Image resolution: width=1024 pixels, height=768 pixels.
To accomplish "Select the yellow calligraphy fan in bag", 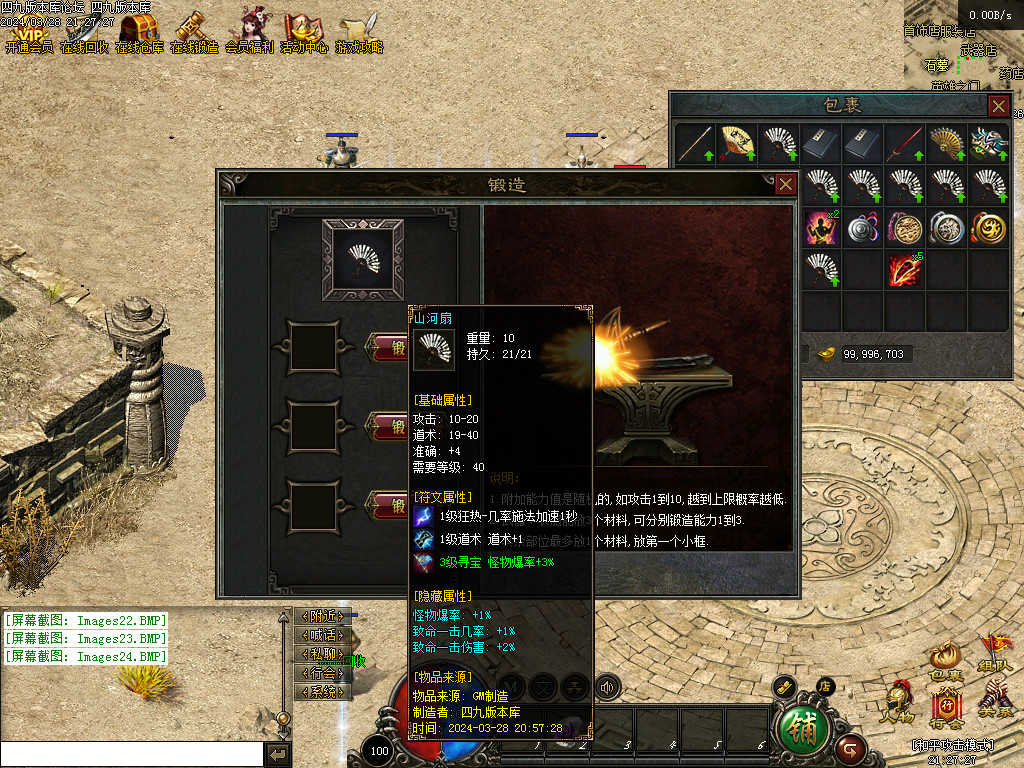I will tap(737, 144).
